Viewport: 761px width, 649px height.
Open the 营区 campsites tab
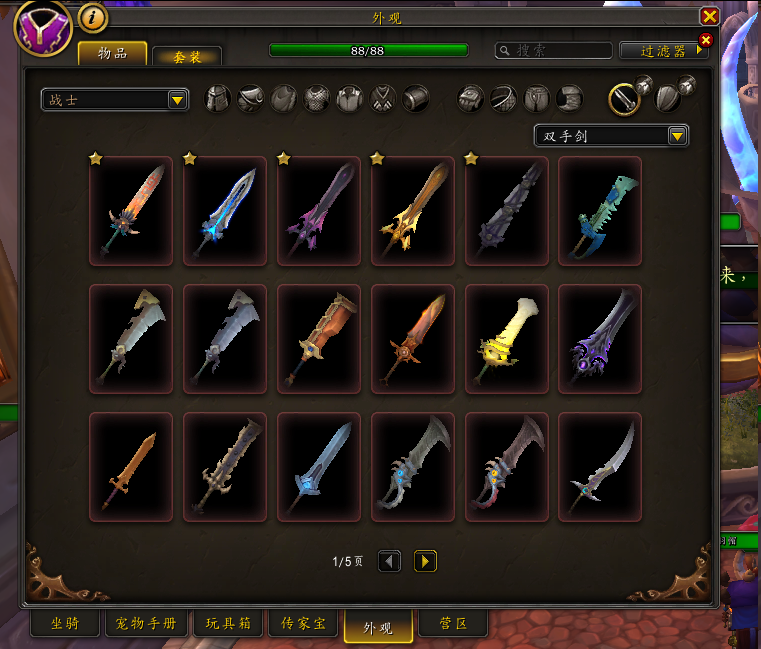click(x=453, y=624)
